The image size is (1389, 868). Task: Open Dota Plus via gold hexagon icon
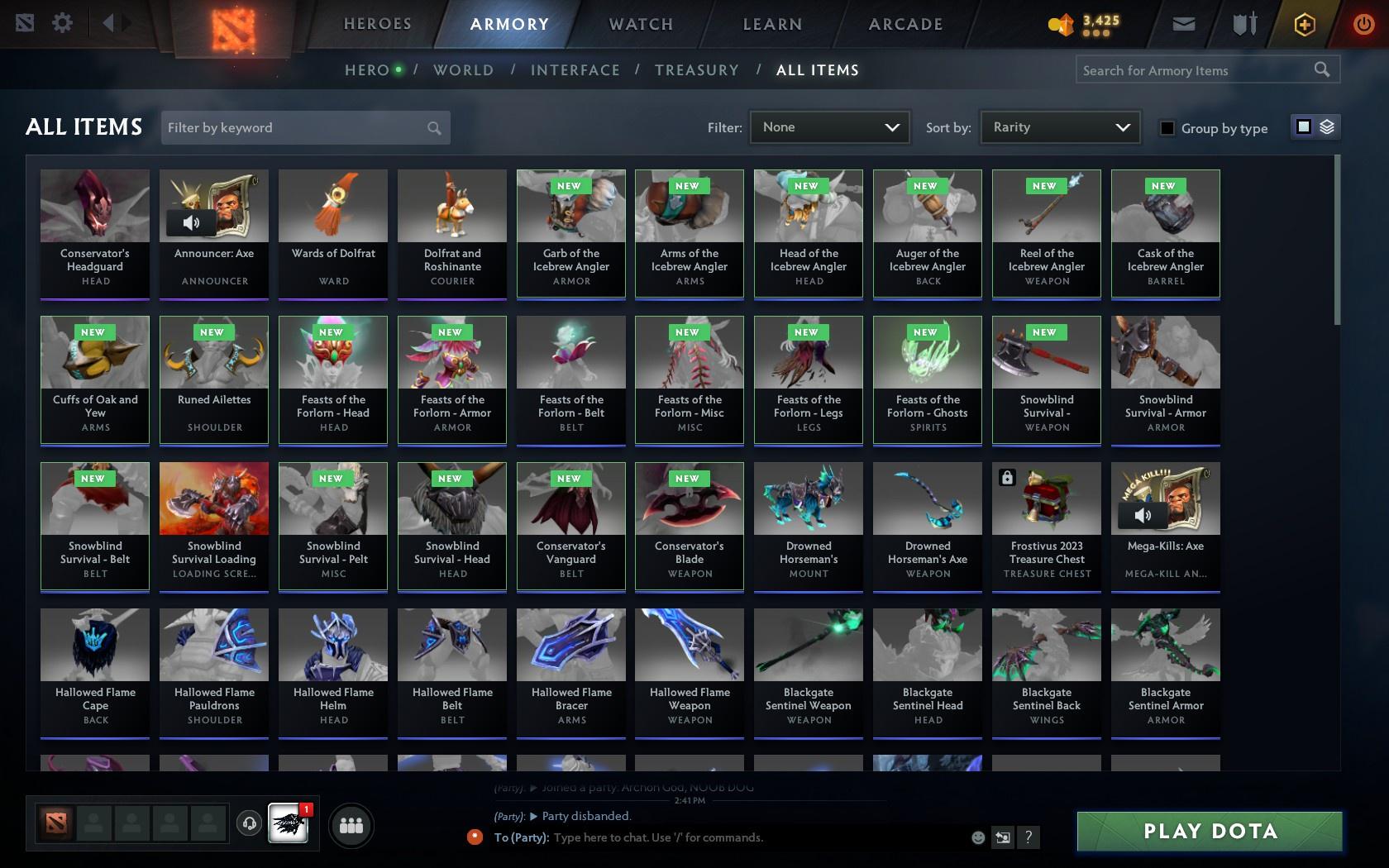coord(1305,24)
